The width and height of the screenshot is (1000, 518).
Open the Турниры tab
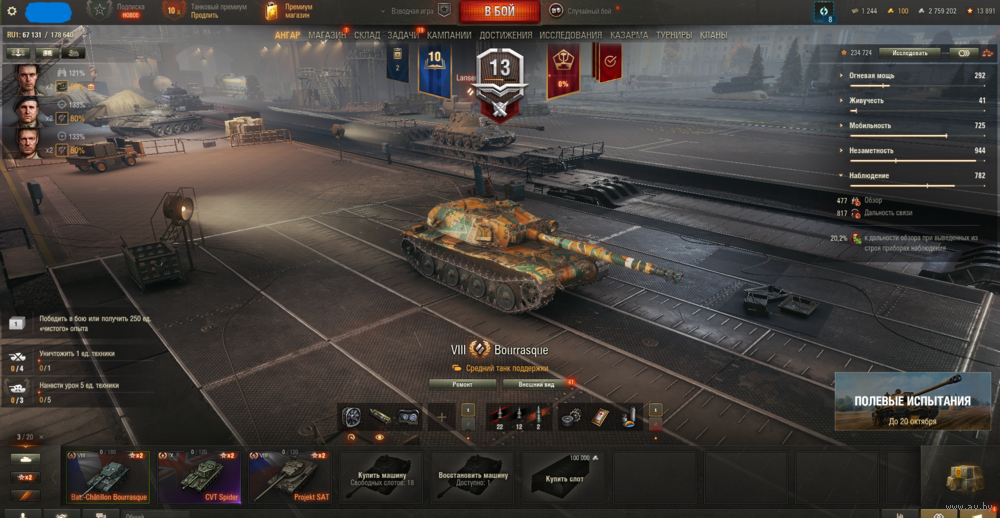coord(674,35)
